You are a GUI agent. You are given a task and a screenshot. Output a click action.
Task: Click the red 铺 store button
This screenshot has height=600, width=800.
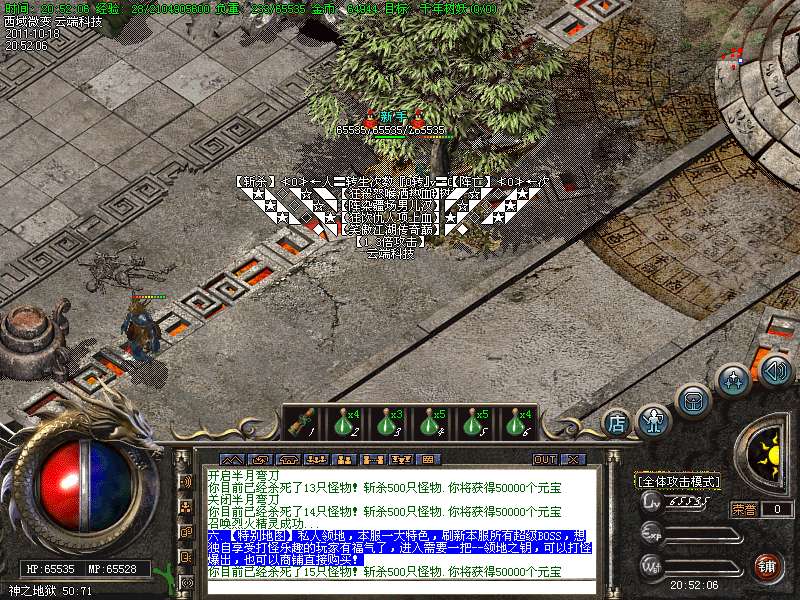pos(768,565)
